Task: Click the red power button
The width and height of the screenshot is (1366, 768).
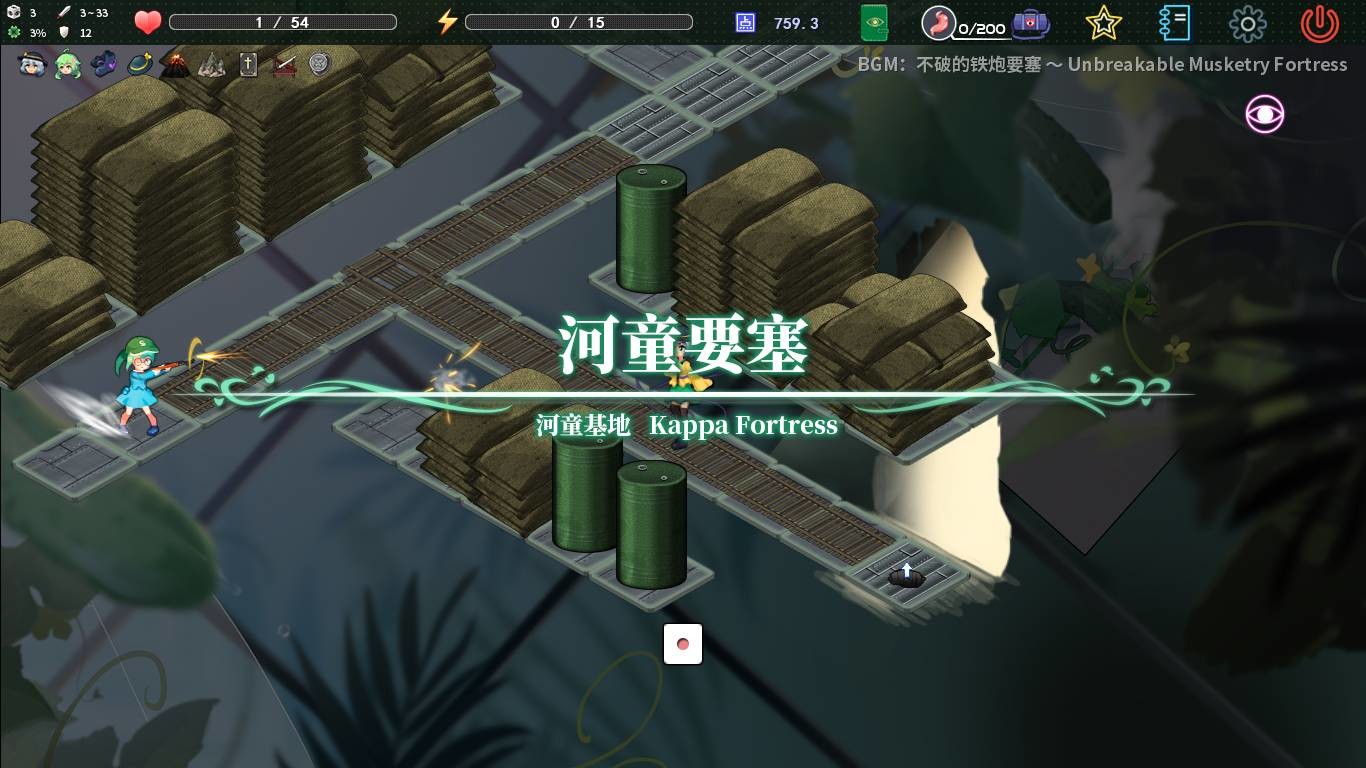Action: tap(1318, 23)
